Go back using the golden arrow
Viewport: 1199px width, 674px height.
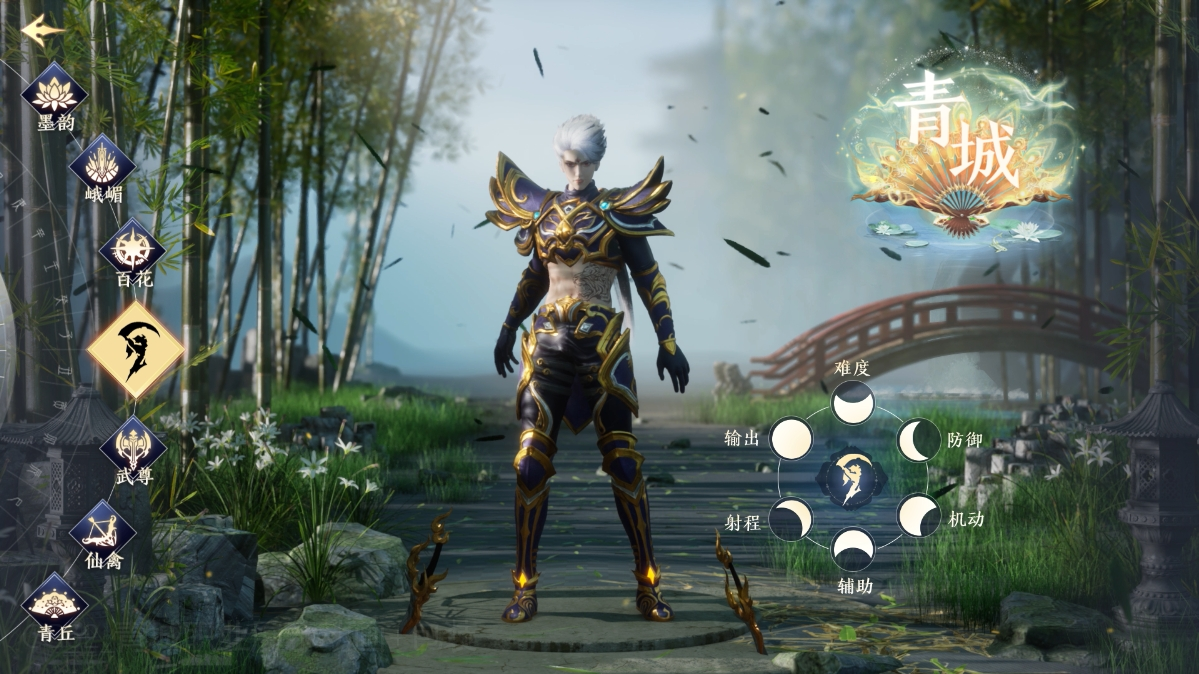point(42,29)
